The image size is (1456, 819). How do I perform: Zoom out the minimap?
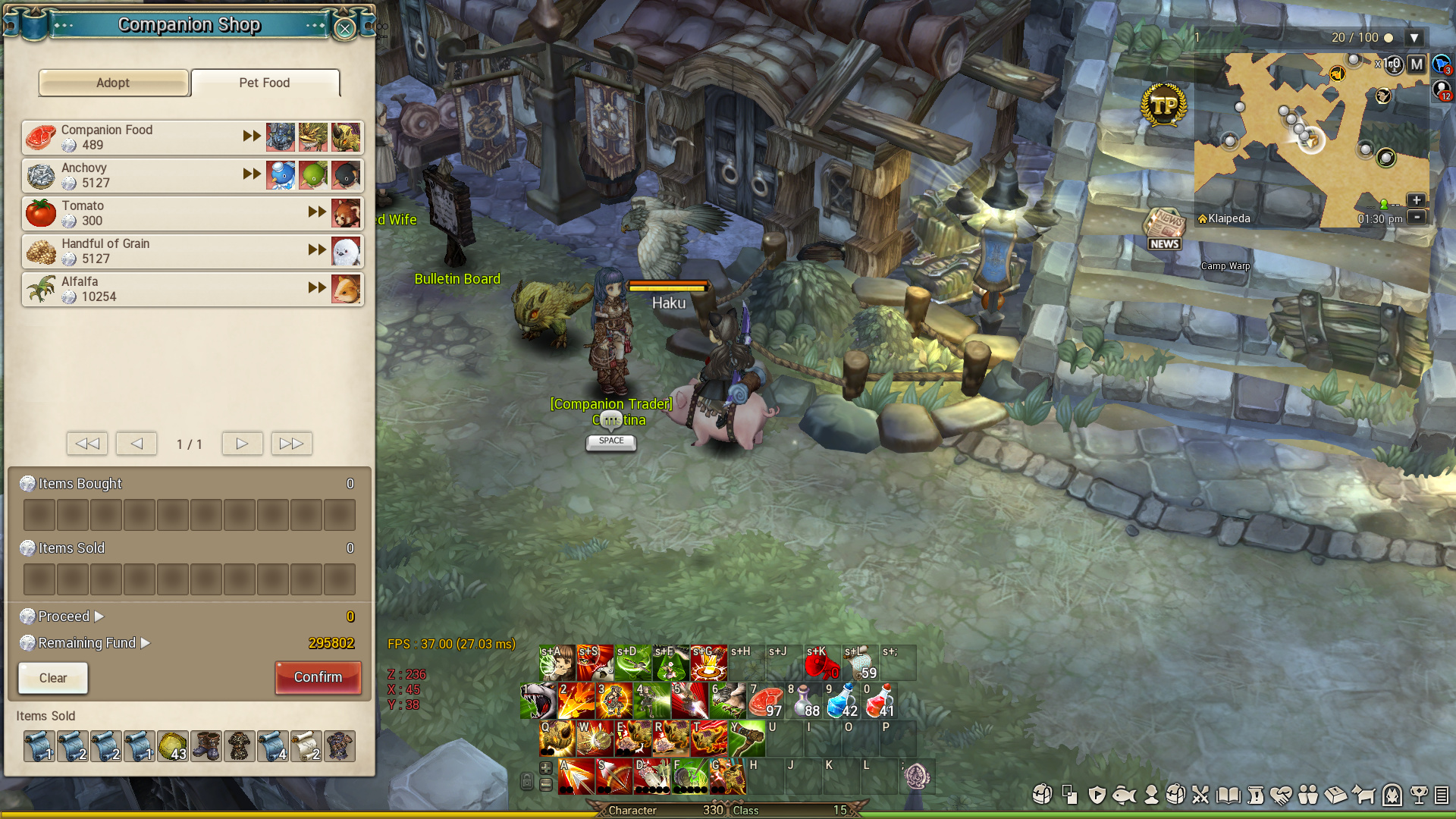click(x=1416, y=217)
